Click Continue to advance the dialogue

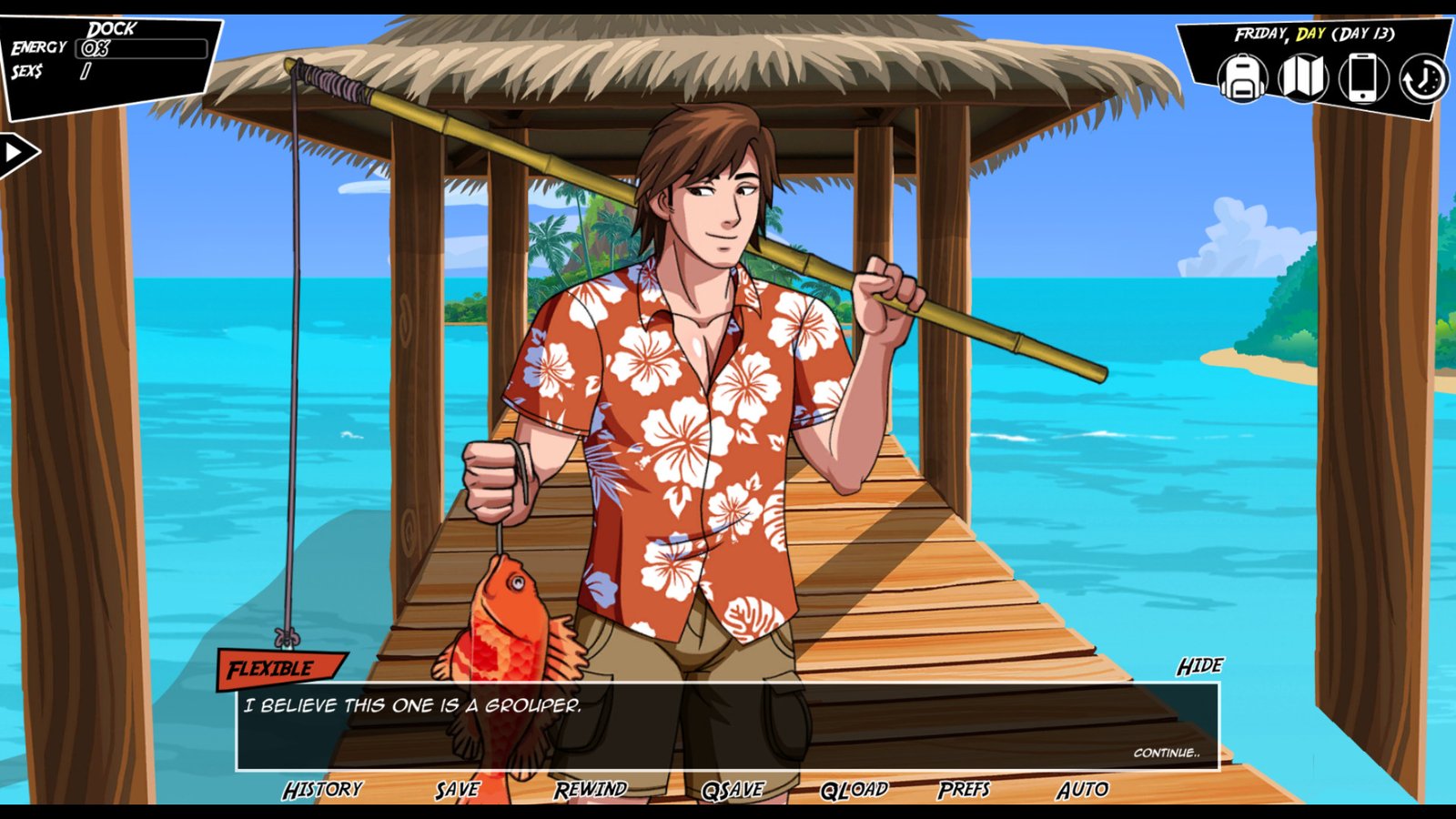(x=1168, y=753)
